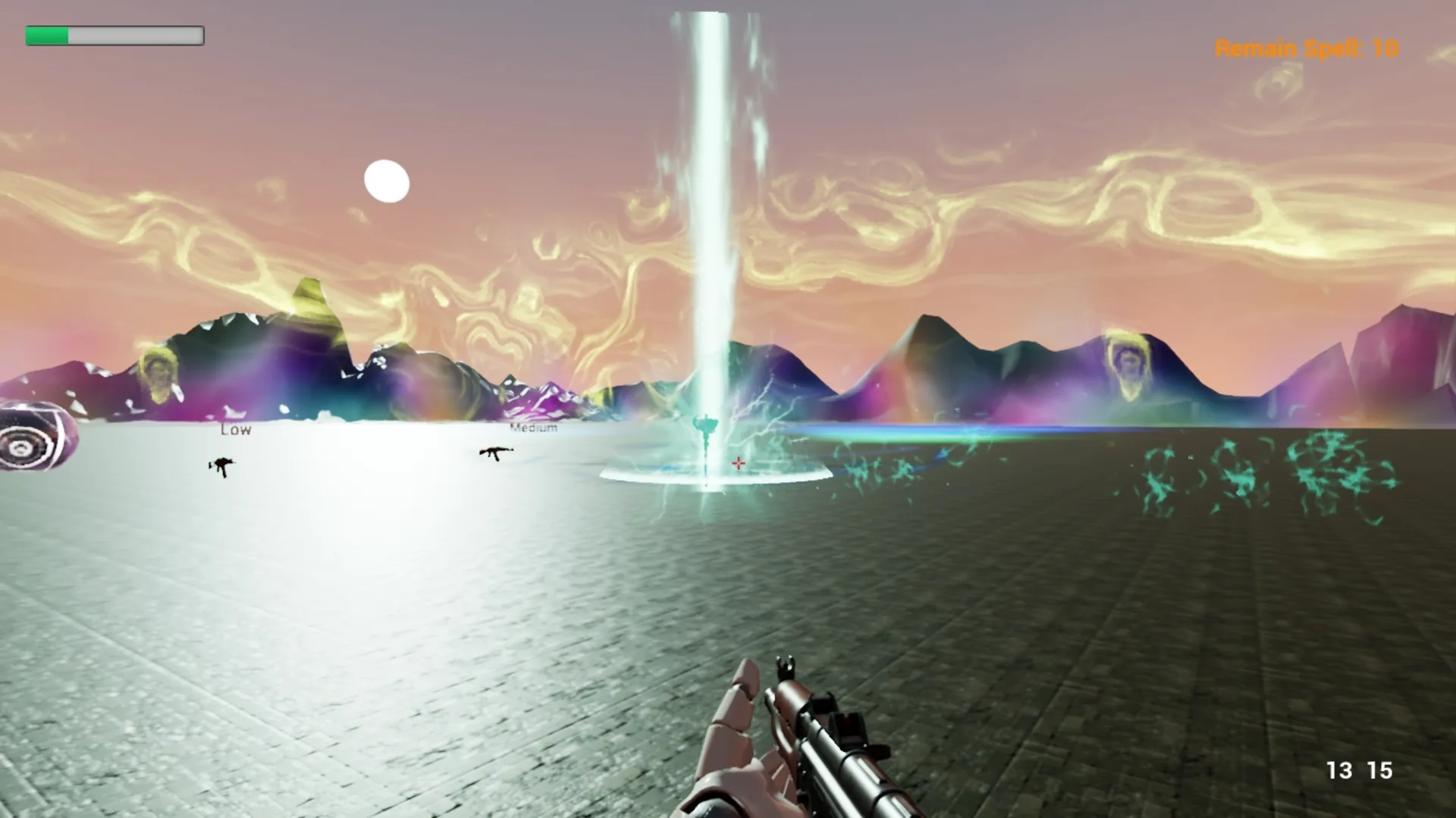Click the red crosshair at screen center
1456x818 pixels.
coord(738,462)
